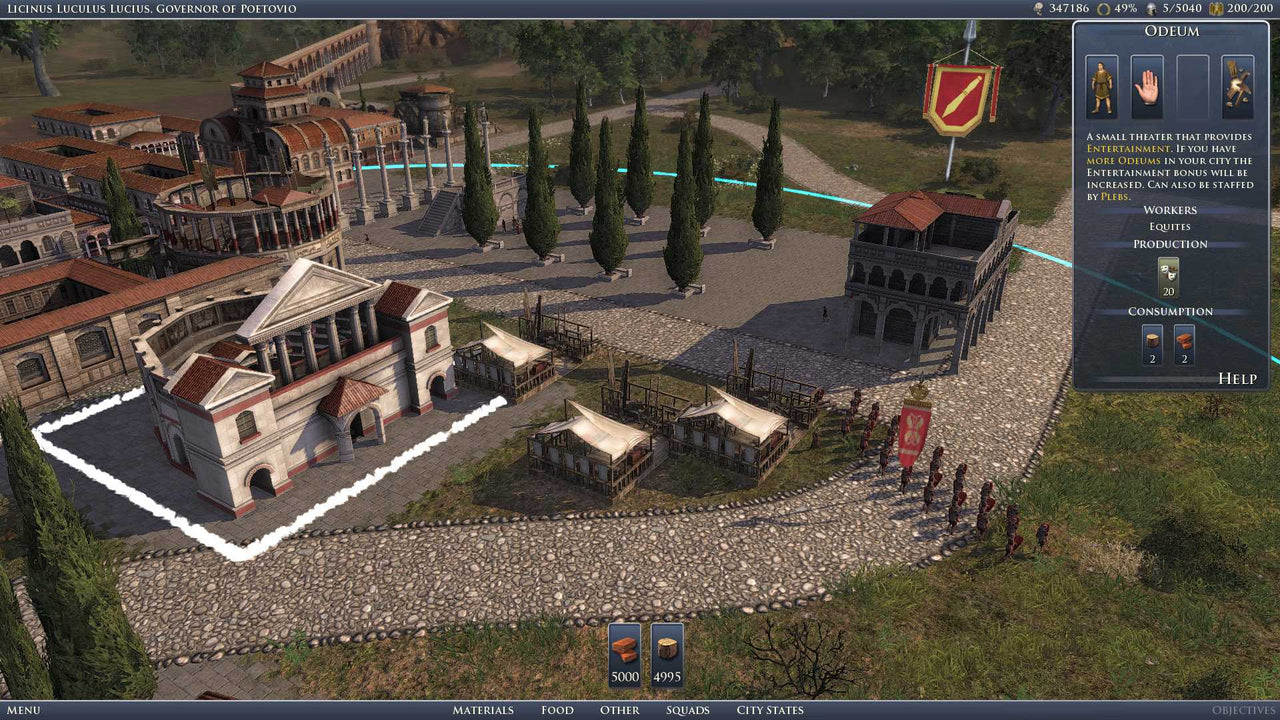
Task: Click the Help button in the Odeum panel
Action: coord(1237,378)
